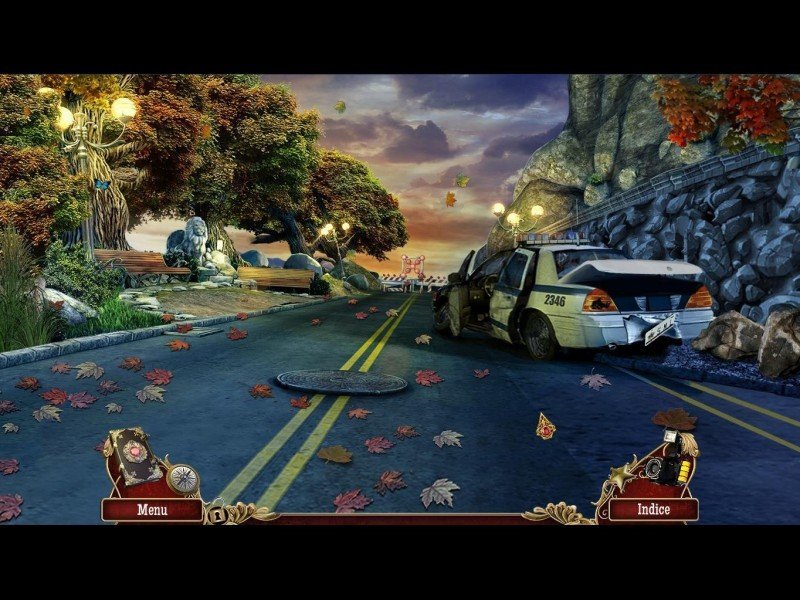Open the Menu button
Image resolution: width=800 pixels, height=600 pixels.
[152, 510]
